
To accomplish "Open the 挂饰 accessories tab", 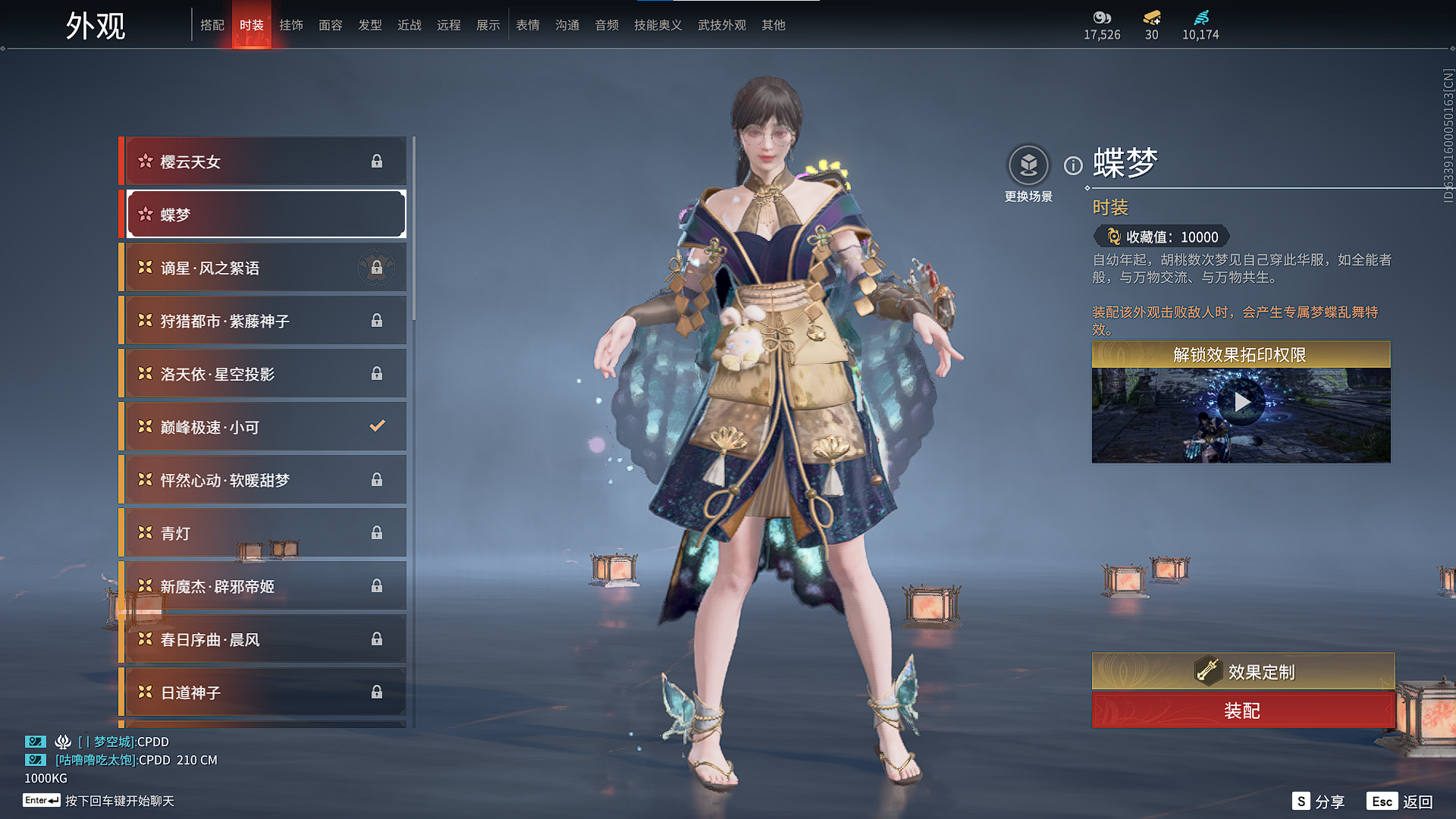I will [x=291, y=25].
